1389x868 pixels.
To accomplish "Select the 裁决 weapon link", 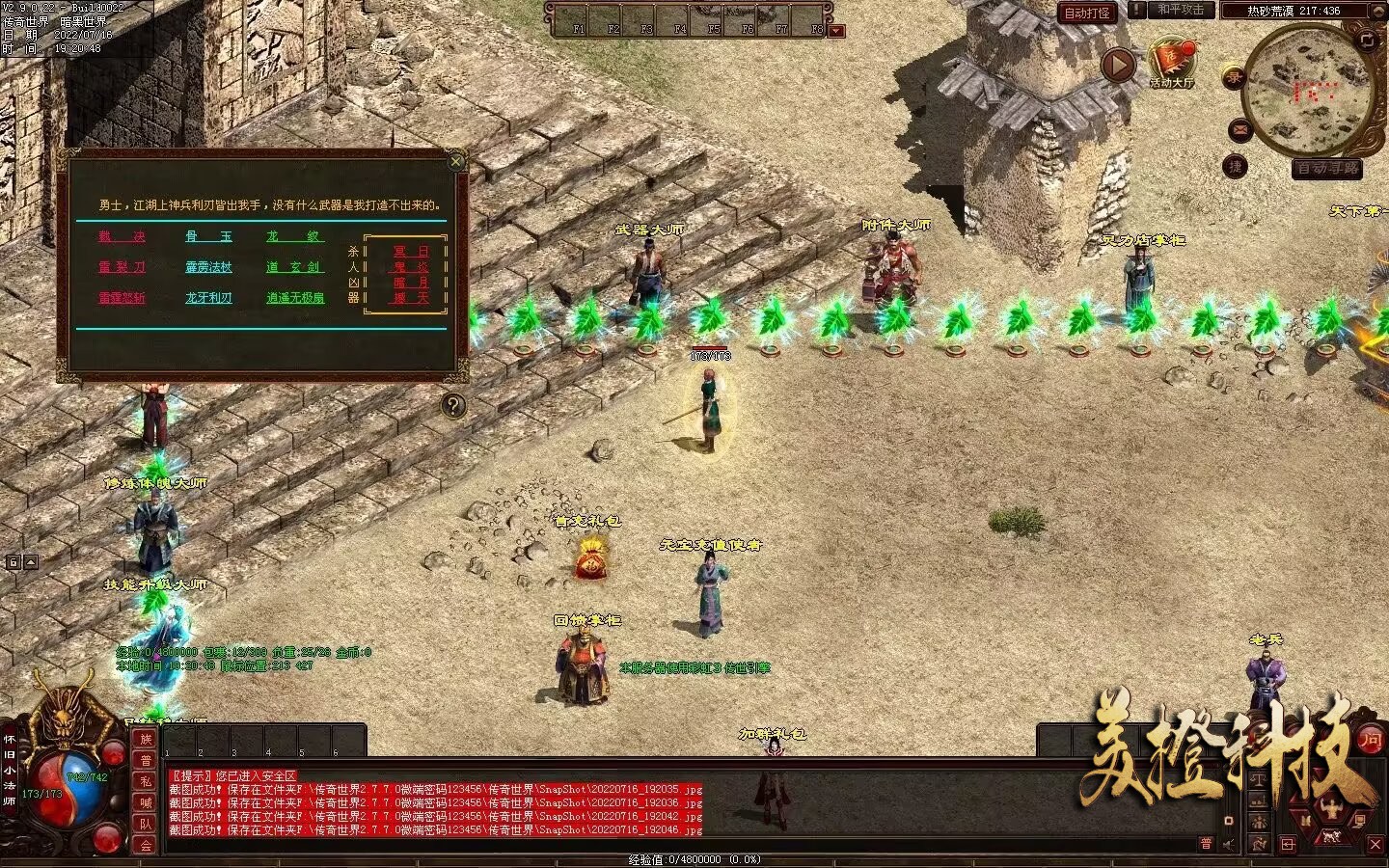I will (123, 236).
